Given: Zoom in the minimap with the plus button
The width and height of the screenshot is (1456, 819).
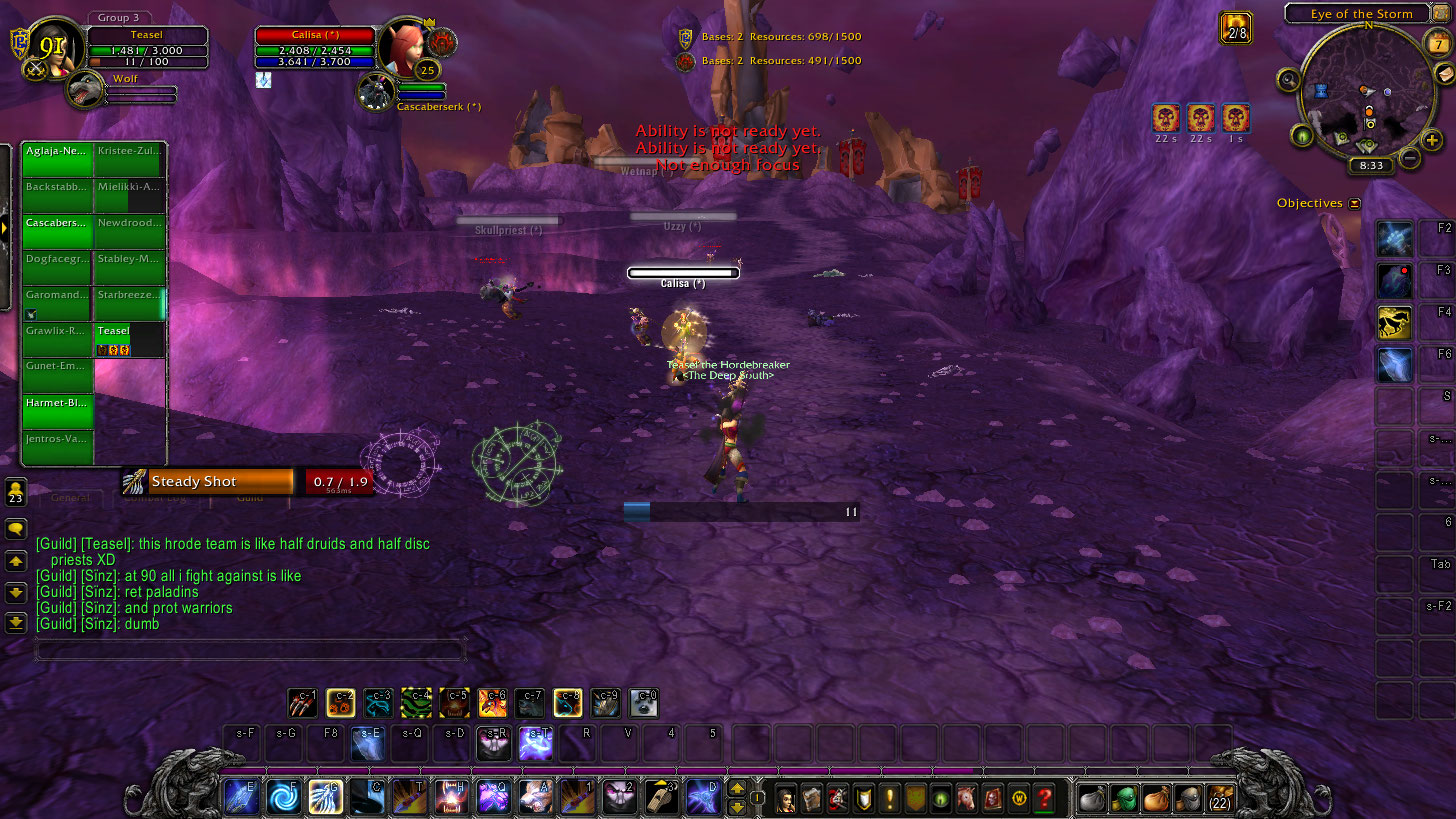Looking at the screenshot, I should pyautogui.click(x=1431, y=141).
